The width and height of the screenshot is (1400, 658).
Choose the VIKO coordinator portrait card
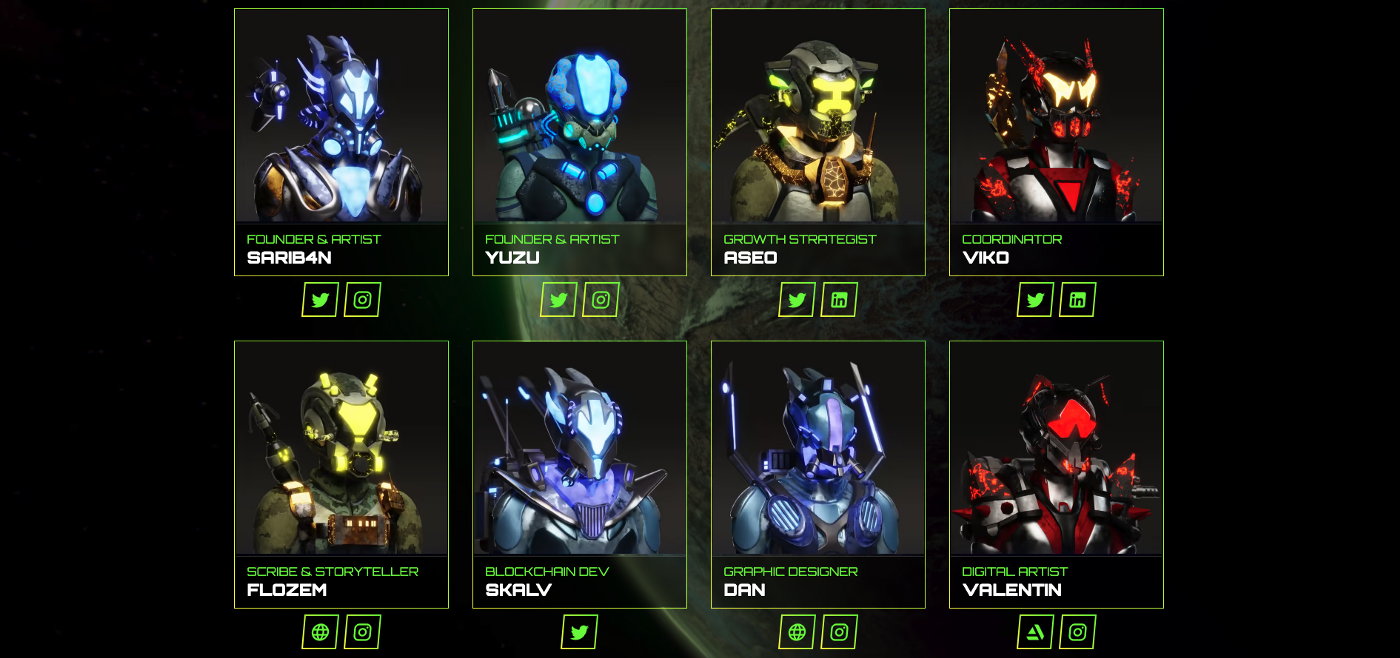pyautogui.click(x=1056, y=140)
